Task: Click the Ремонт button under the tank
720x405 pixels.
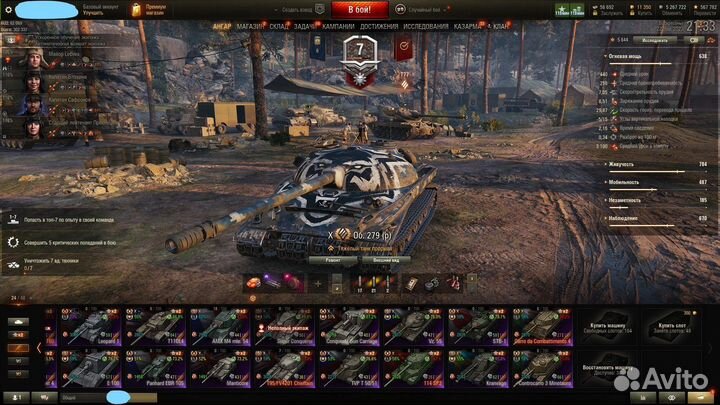Action: pos(333,258)
